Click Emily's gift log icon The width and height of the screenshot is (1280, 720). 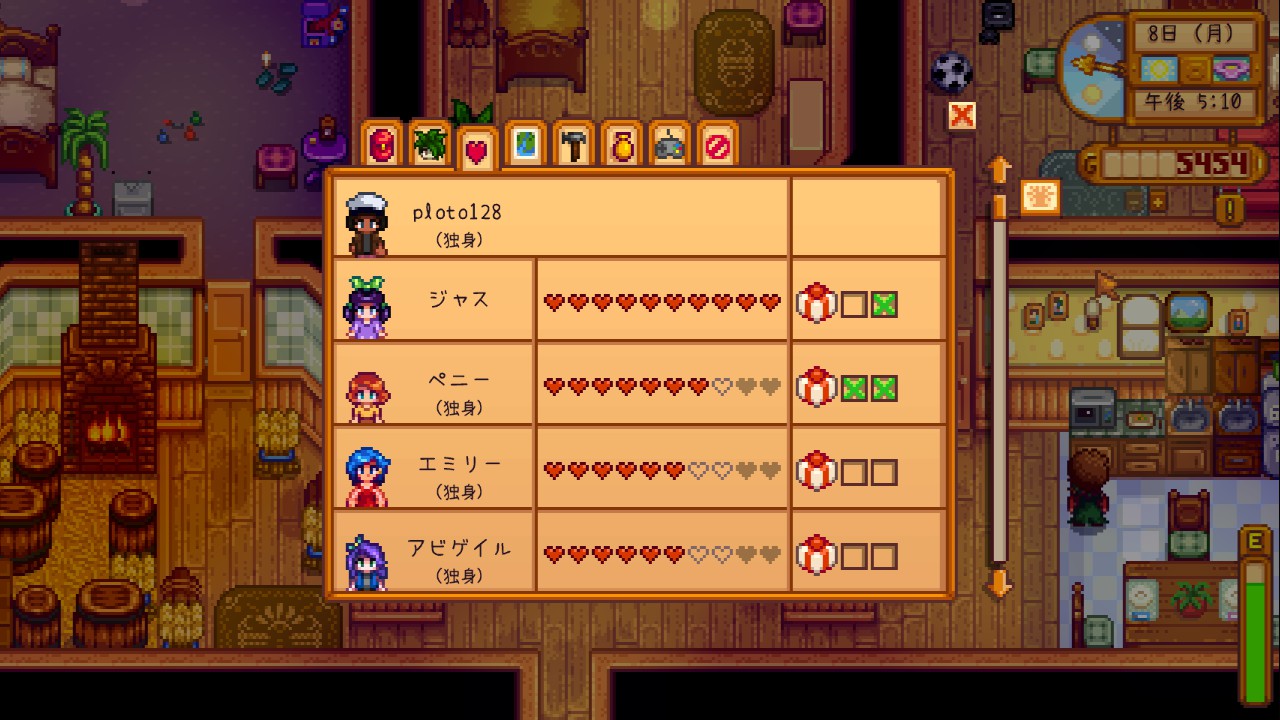(816, 470)
